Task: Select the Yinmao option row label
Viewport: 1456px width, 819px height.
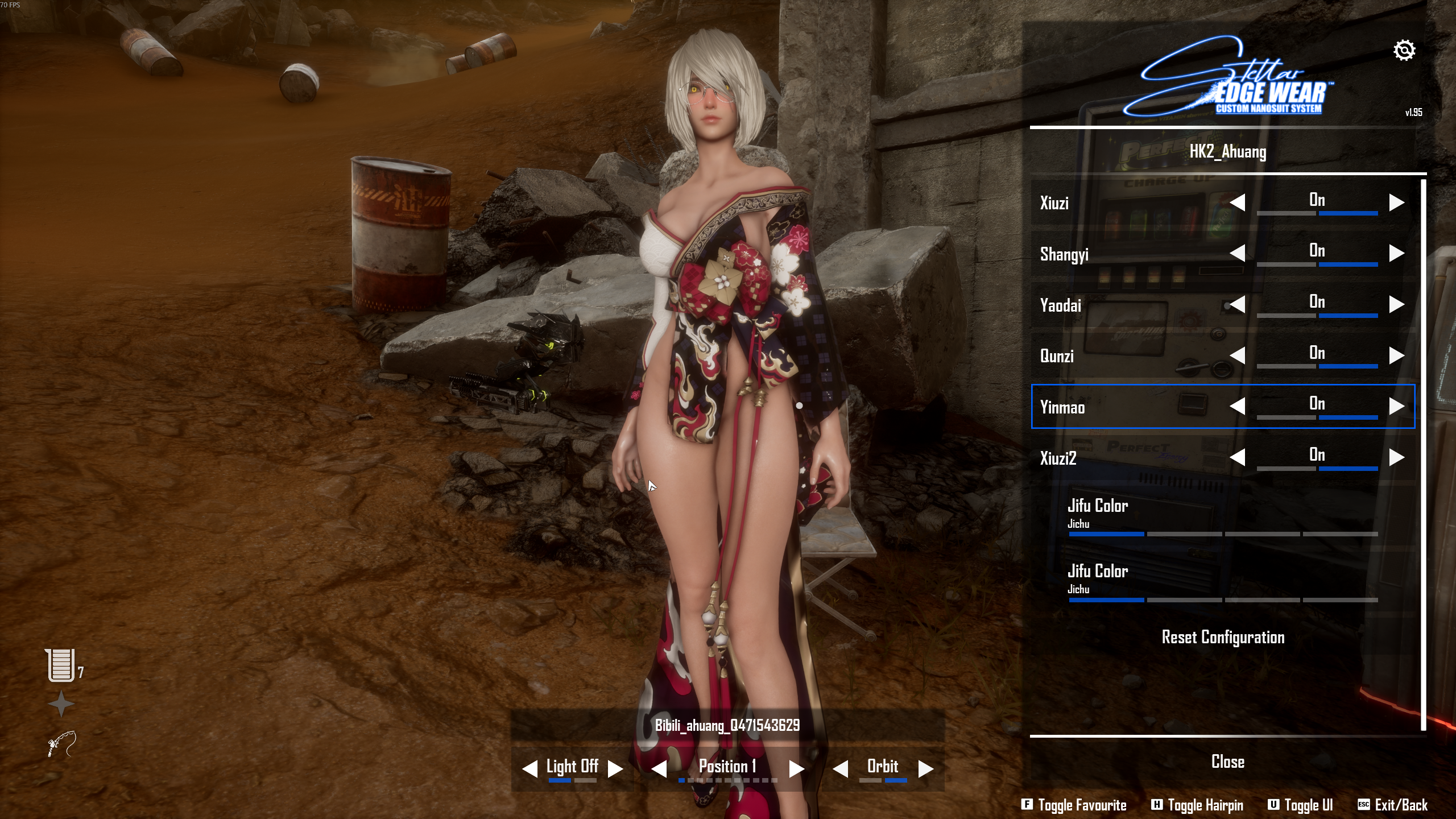Action: pyautogui.click(x=1062, y=407)
